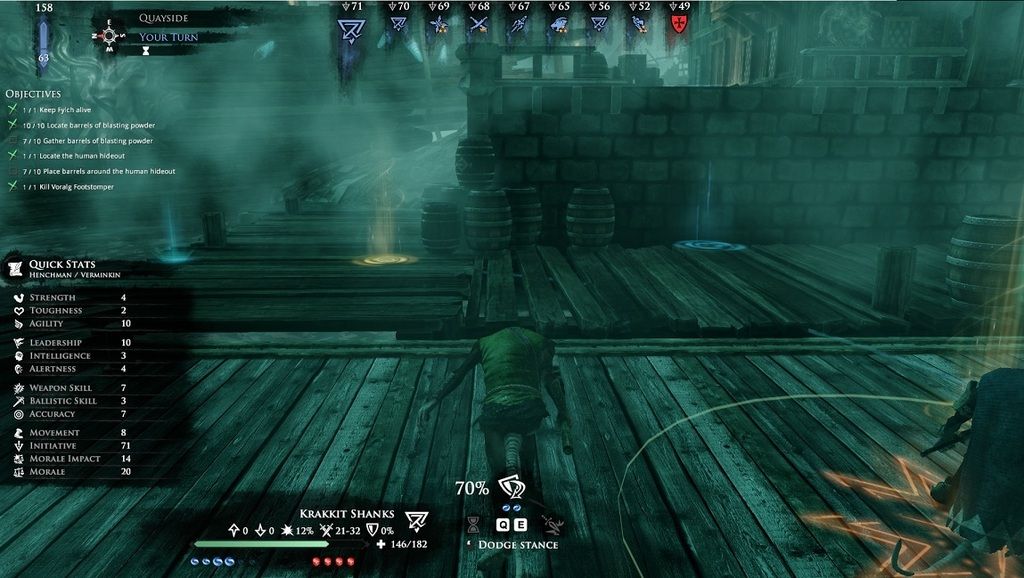Pick the initiative 65 unit in turn order

559,25
